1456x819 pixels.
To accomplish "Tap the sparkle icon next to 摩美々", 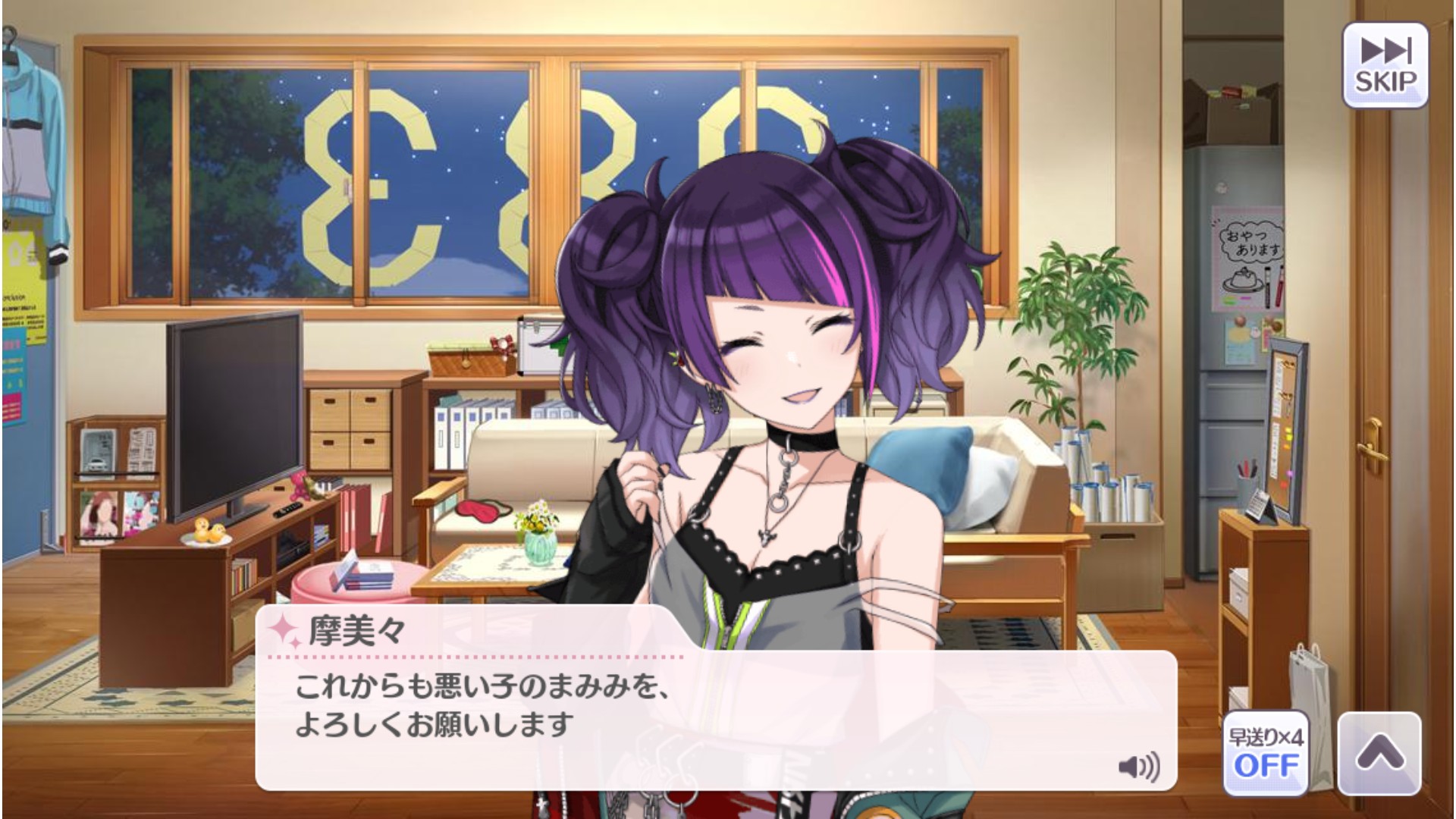I will tap(284, 627).
